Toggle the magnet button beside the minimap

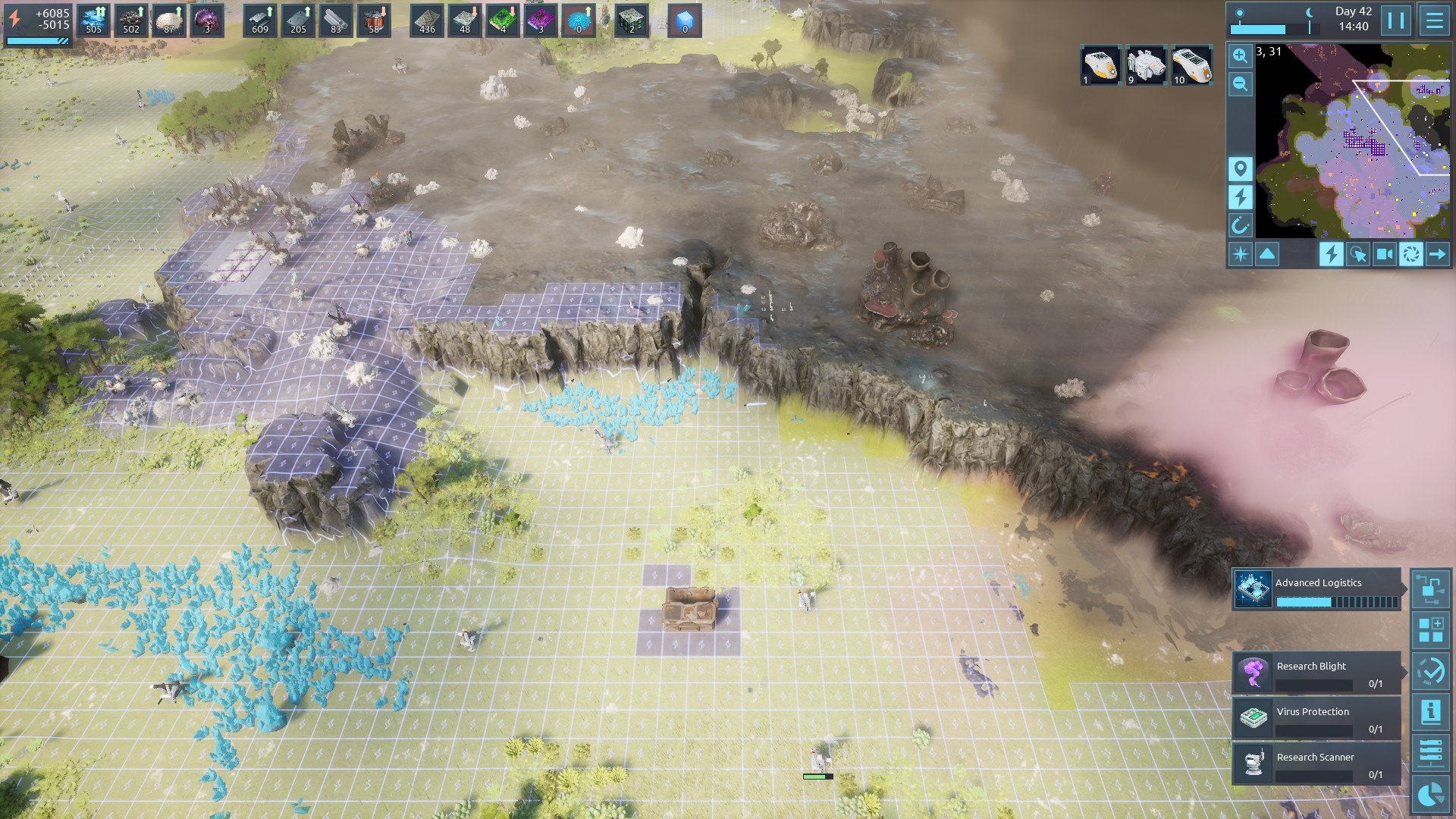click(x=1241, y=225)
